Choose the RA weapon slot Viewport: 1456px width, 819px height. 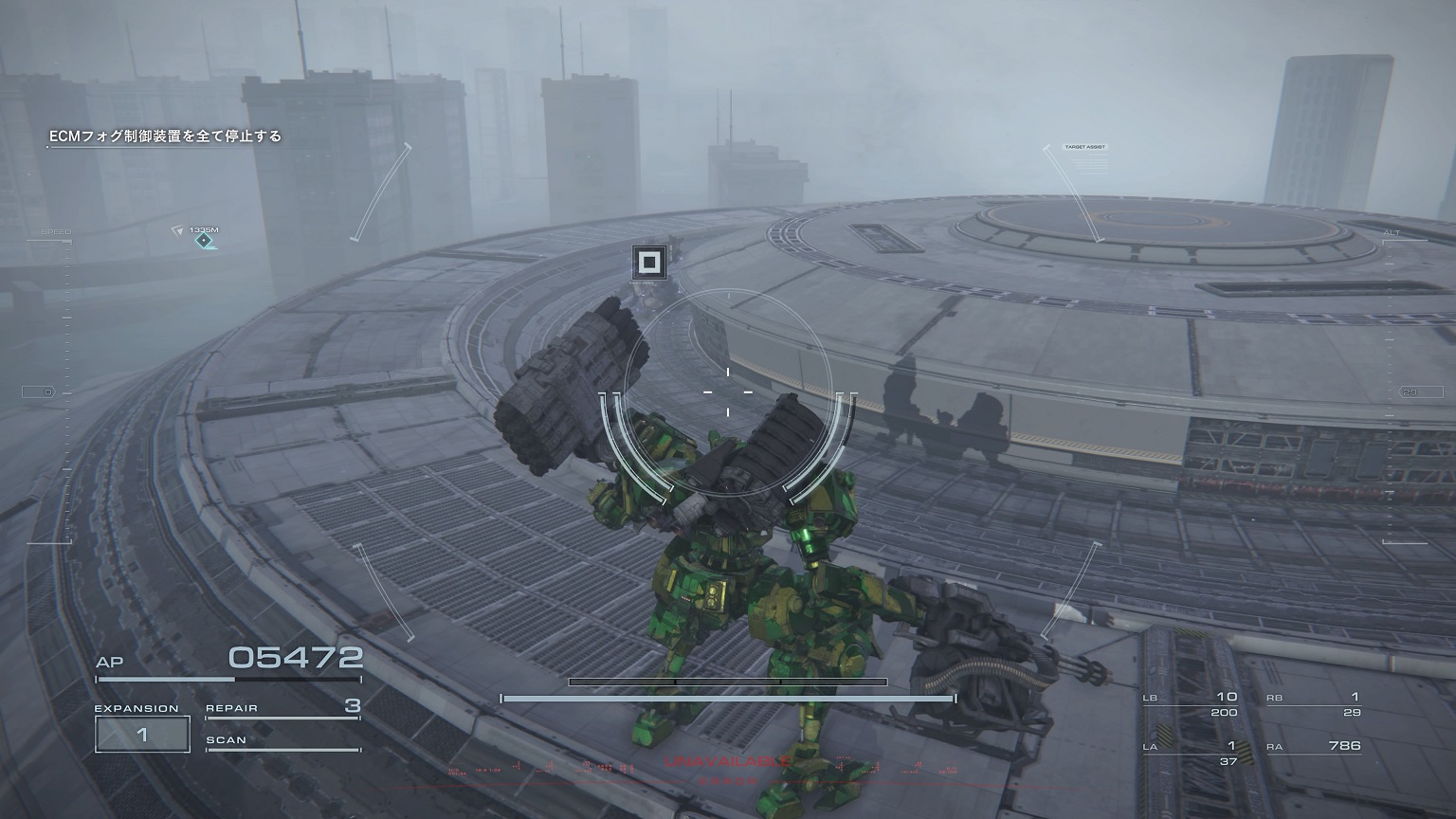1314,747
